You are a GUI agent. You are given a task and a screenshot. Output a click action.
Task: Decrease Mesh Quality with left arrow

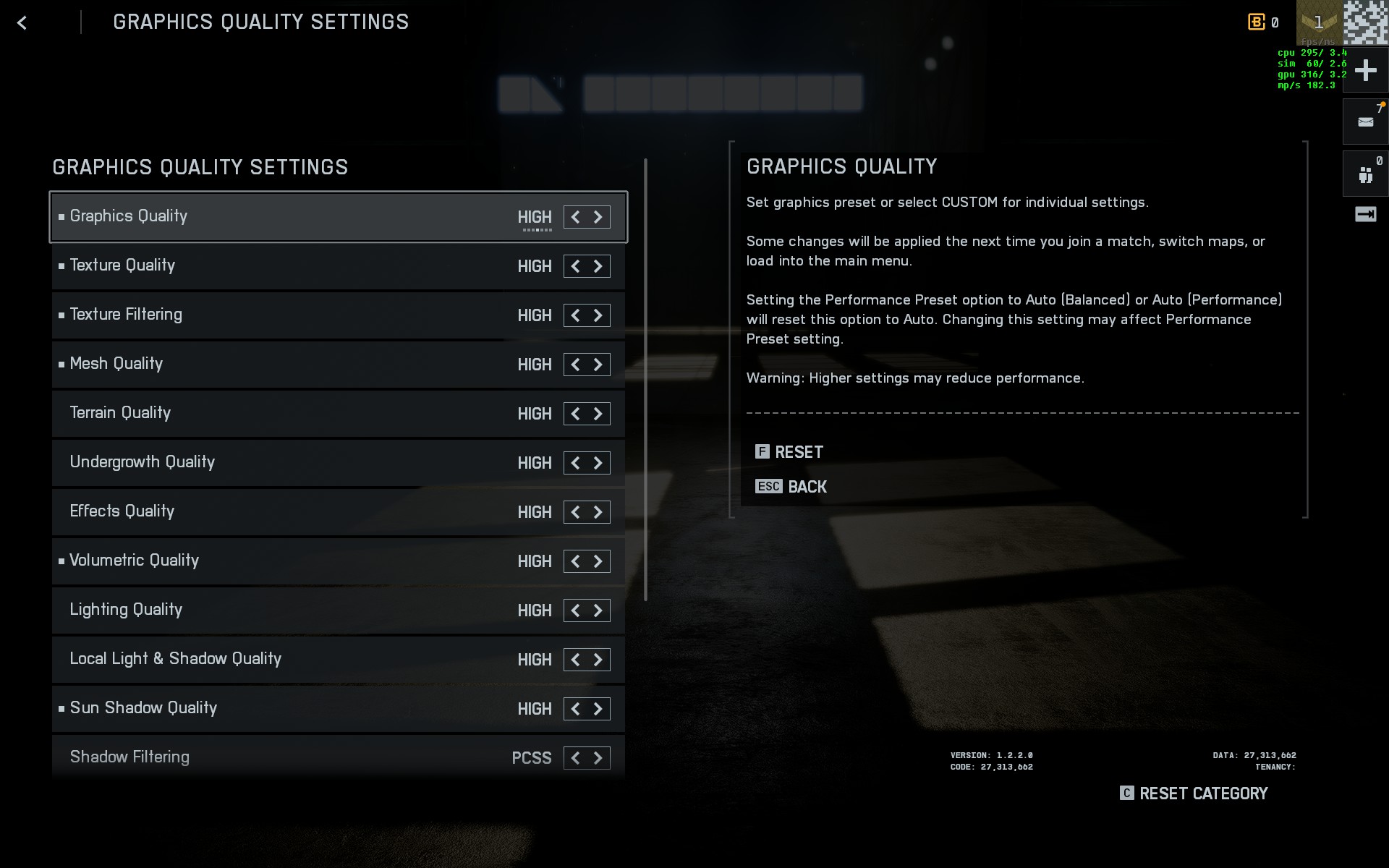tap(575, 365)
